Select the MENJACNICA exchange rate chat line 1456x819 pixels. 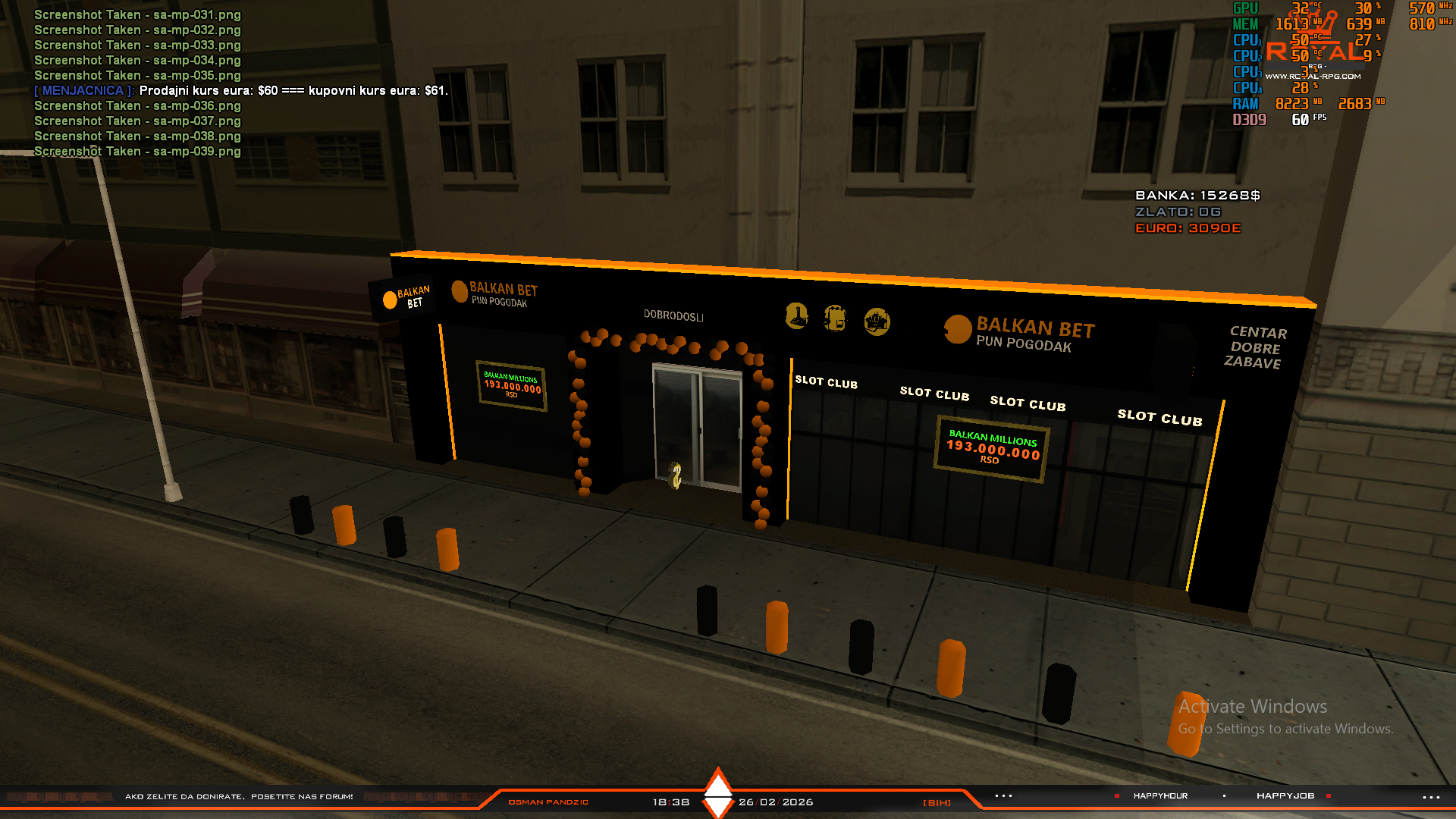click(241, 91)
